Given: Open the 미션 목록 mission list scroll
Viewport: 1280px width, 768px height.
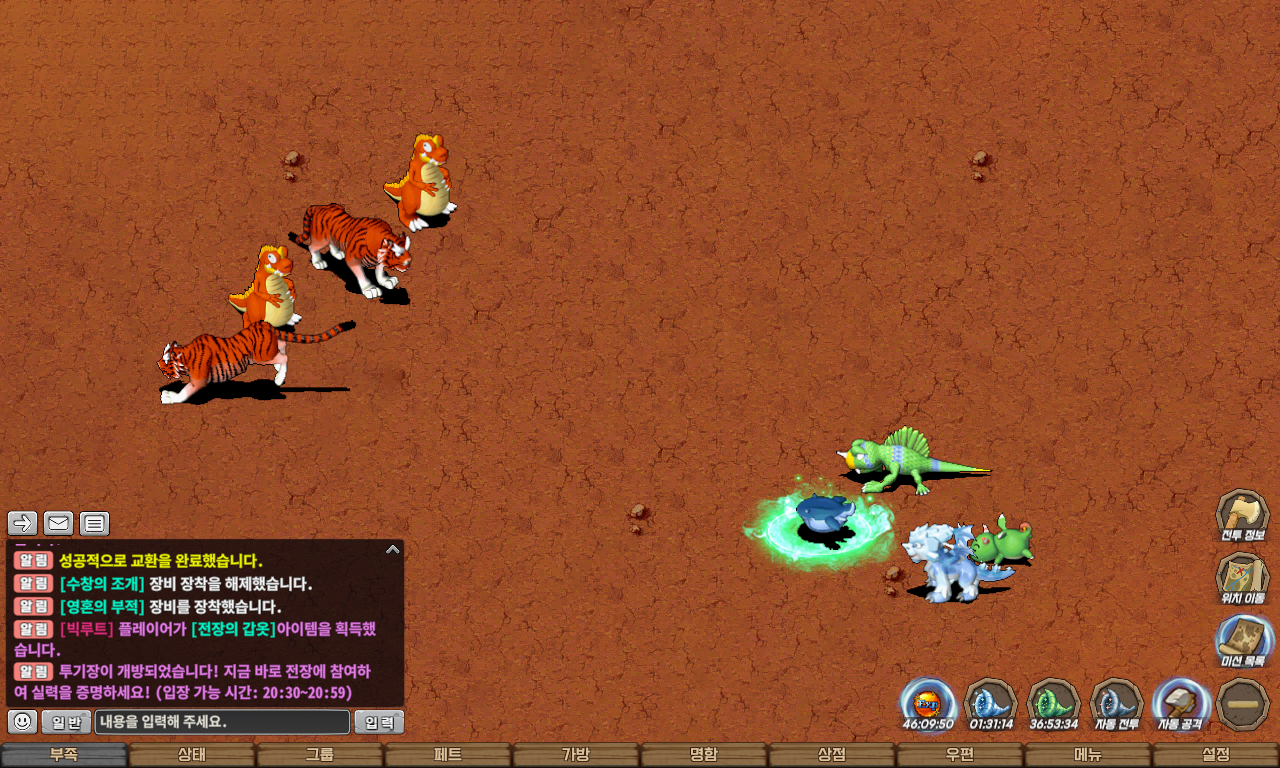Looking at the screenshot, I should point(1243,640).
